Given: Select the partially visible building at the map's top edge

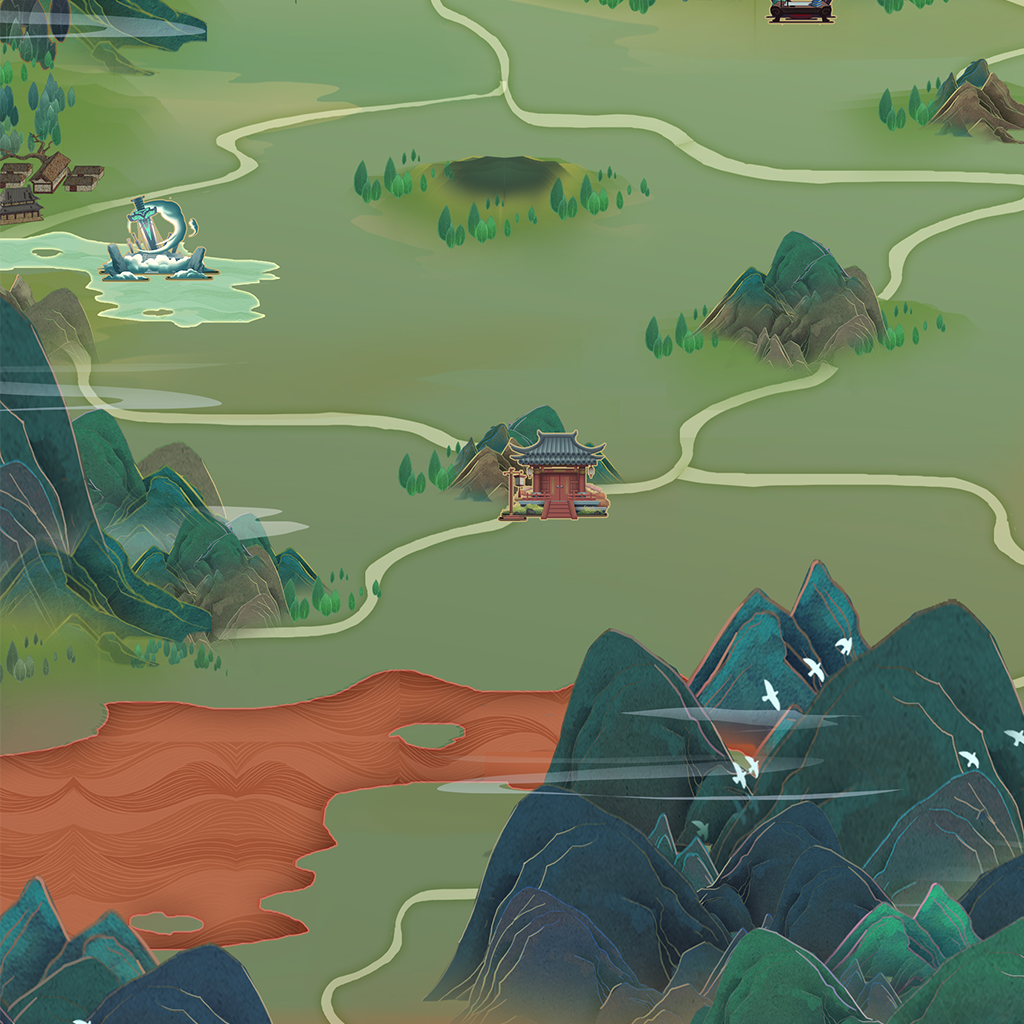Looking at the screenshot, I should point(800,10).
